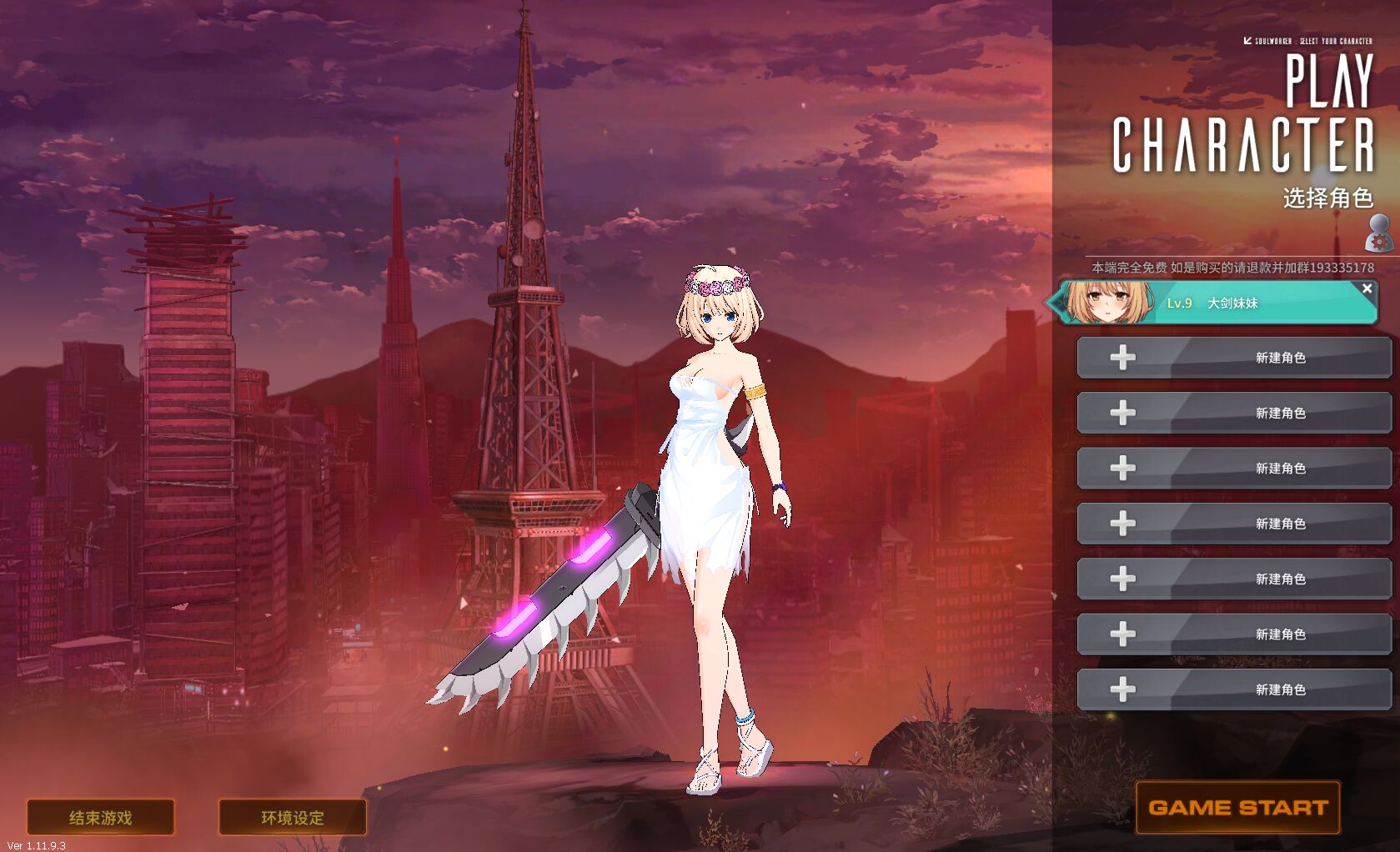Click the plus icon on the fourth 新建角色 slot

tap(1122, 524)
